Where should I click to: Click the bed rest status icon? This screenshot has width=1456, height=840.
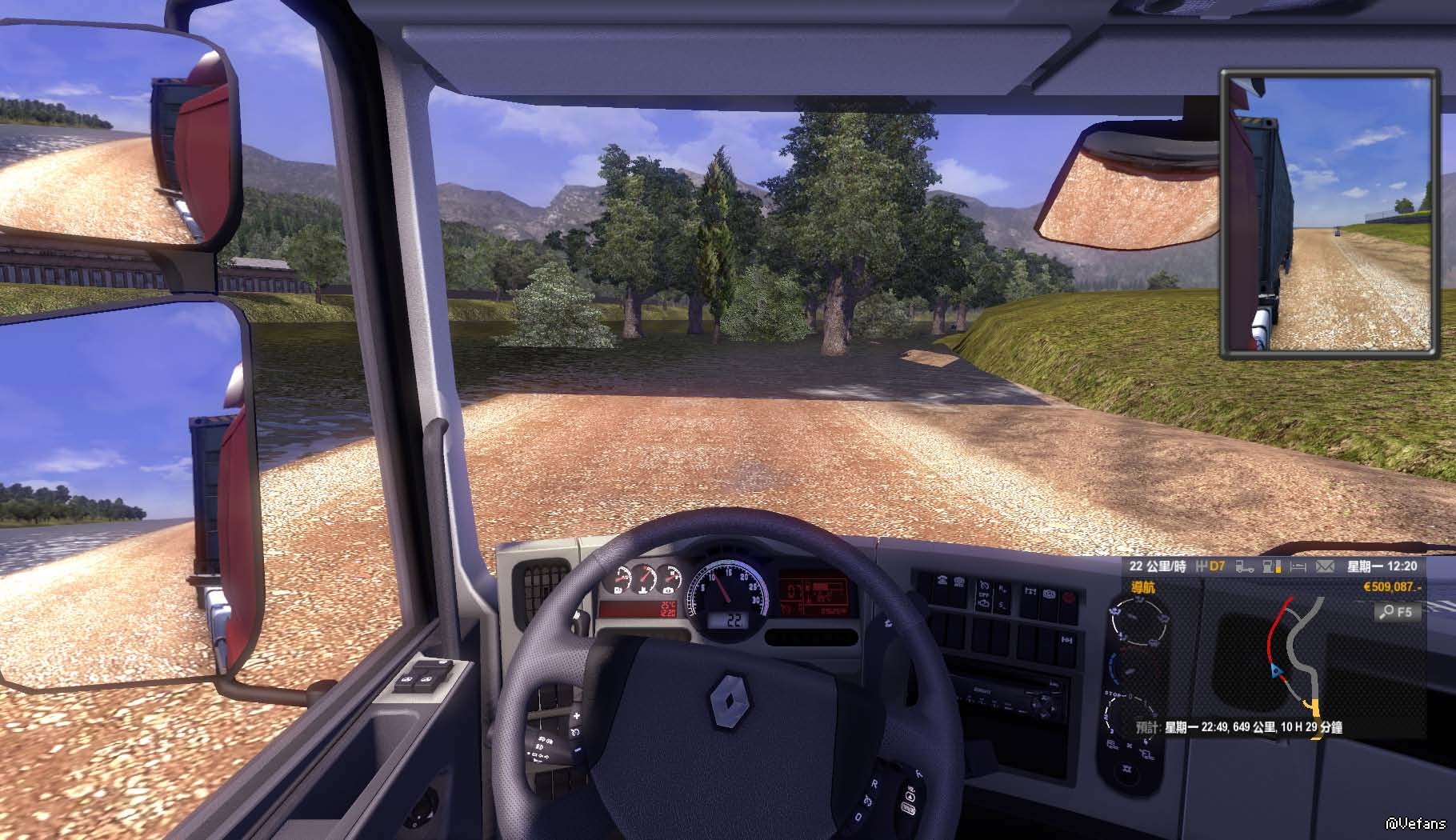click(1298, 566)
